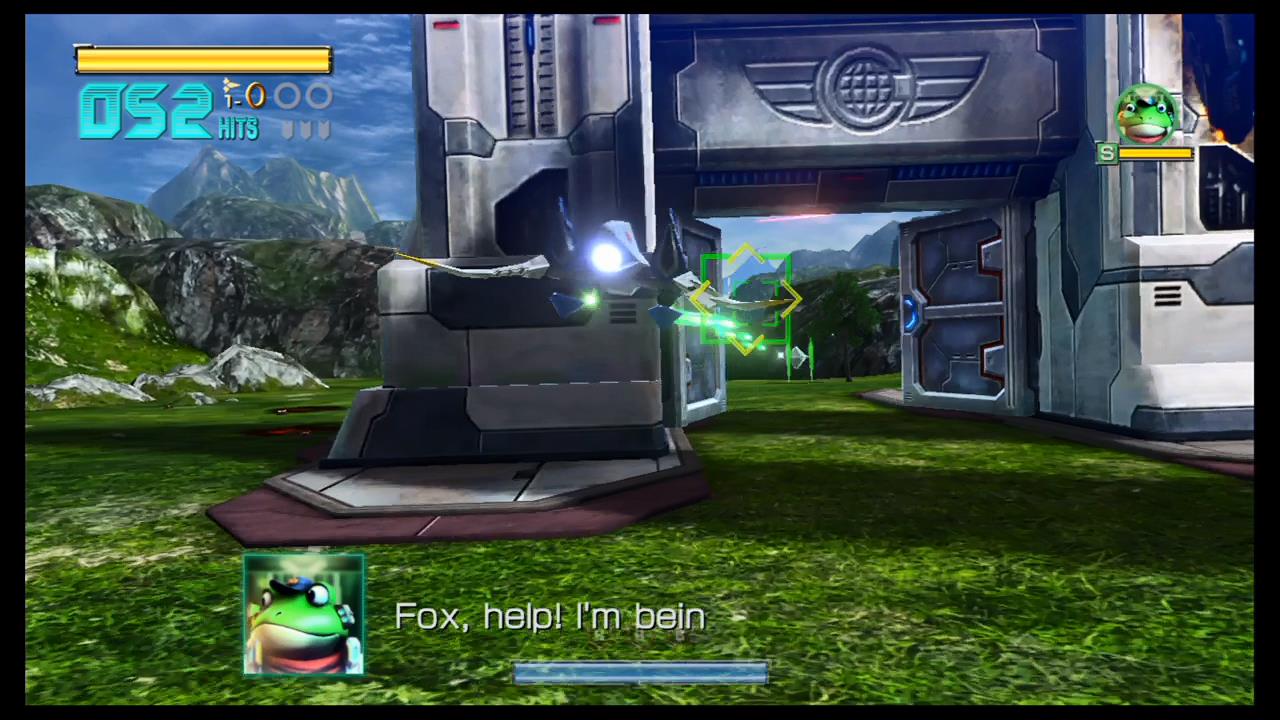This screenshot has height=720, width=1280.
Task: Click the middle bomb icon
Action: [305, 128]
